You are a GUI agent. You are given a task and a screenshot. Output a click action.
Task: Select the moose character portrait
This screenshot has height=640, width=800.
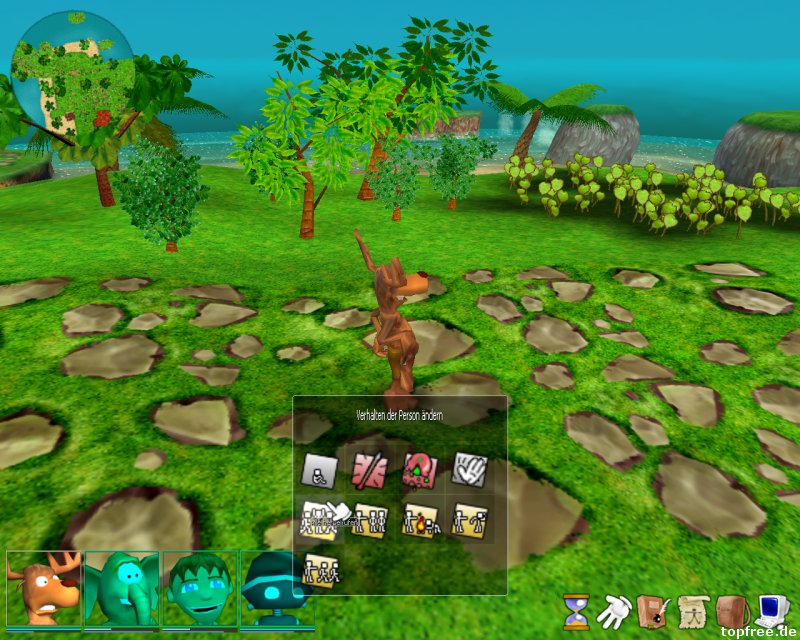click(x=44, y=588)
